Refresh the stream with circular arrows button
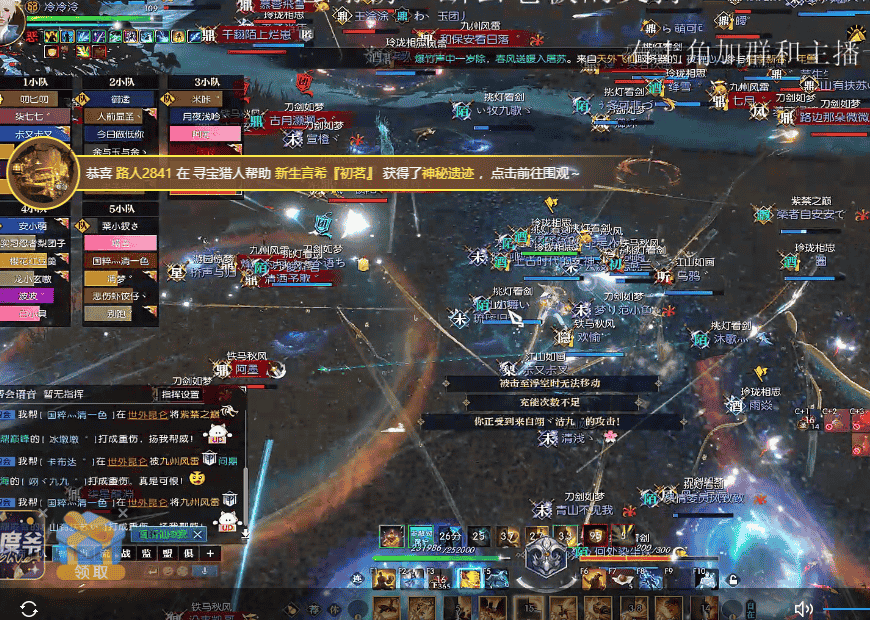The image size is (870, 620). (29, 608)
